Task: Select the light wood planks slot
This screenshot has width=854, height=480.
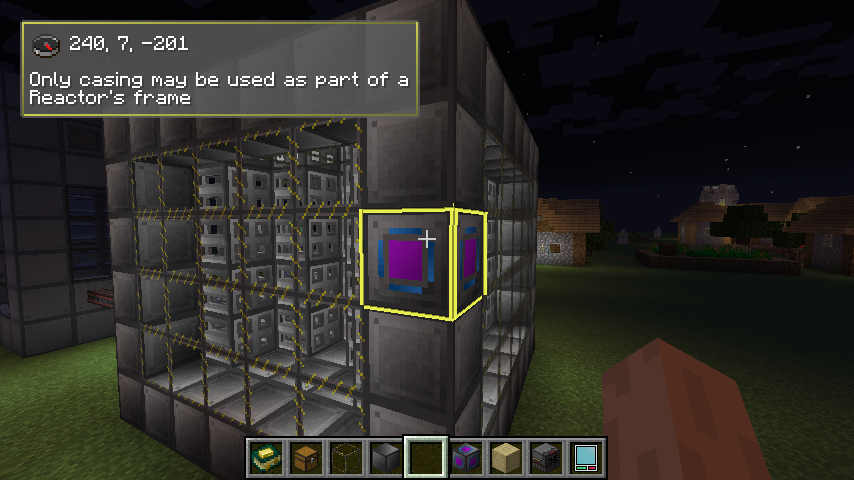Action: (506, 457)
